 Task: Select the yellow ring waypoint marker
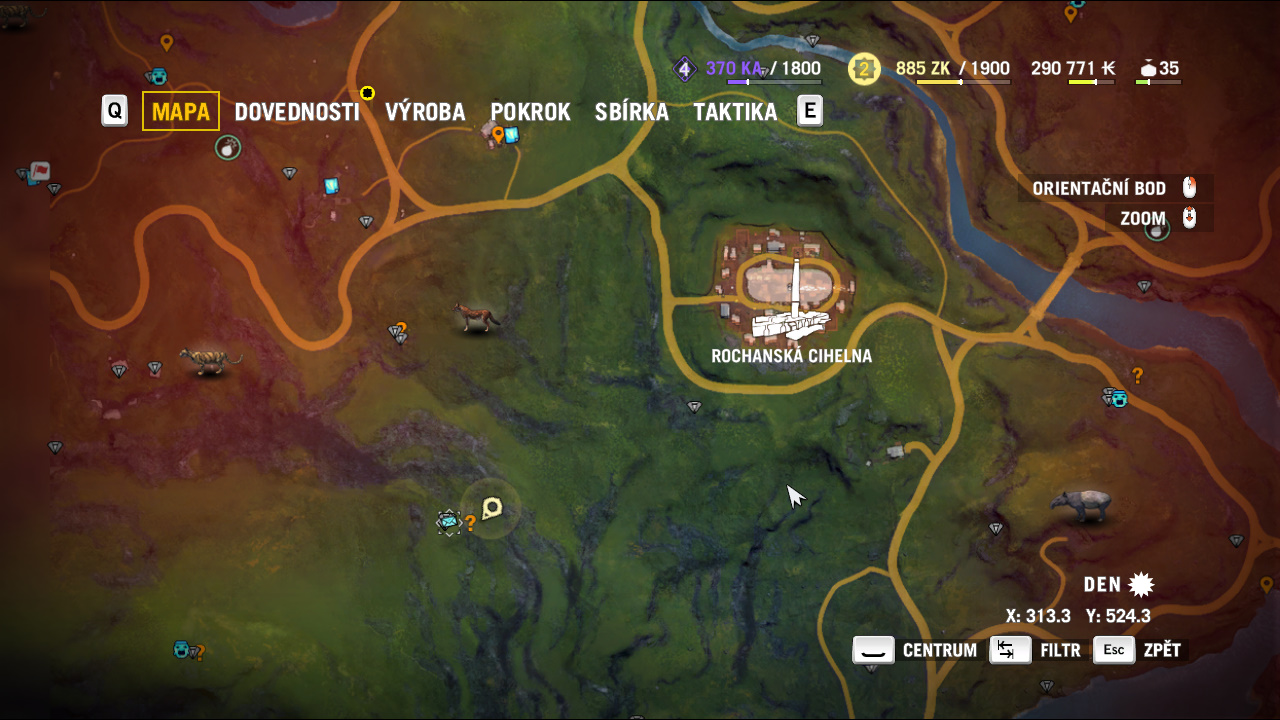367,93
